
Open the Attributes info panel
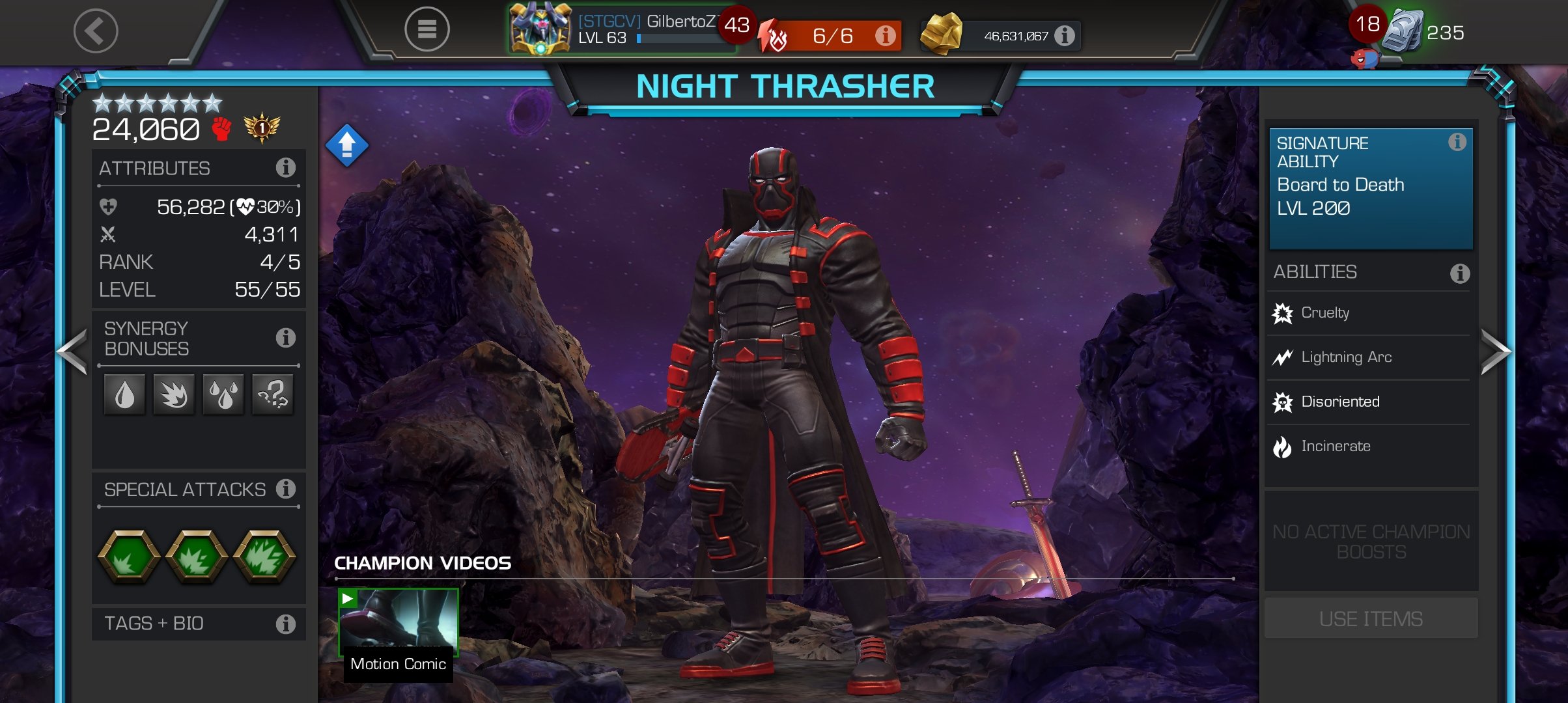tap(285, 168)
